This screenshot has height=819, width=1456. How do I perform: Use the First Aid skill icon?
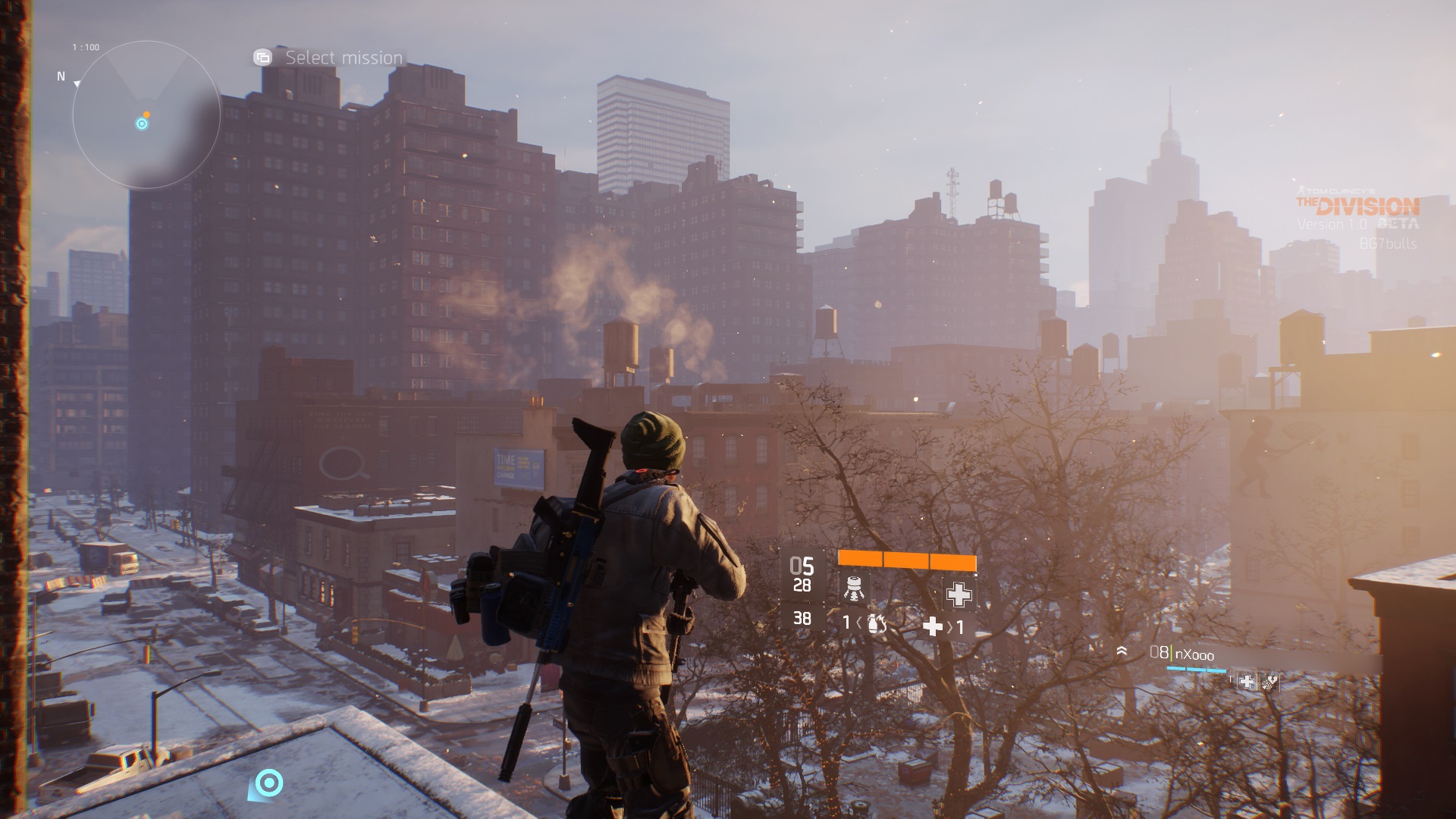[959, 594]
